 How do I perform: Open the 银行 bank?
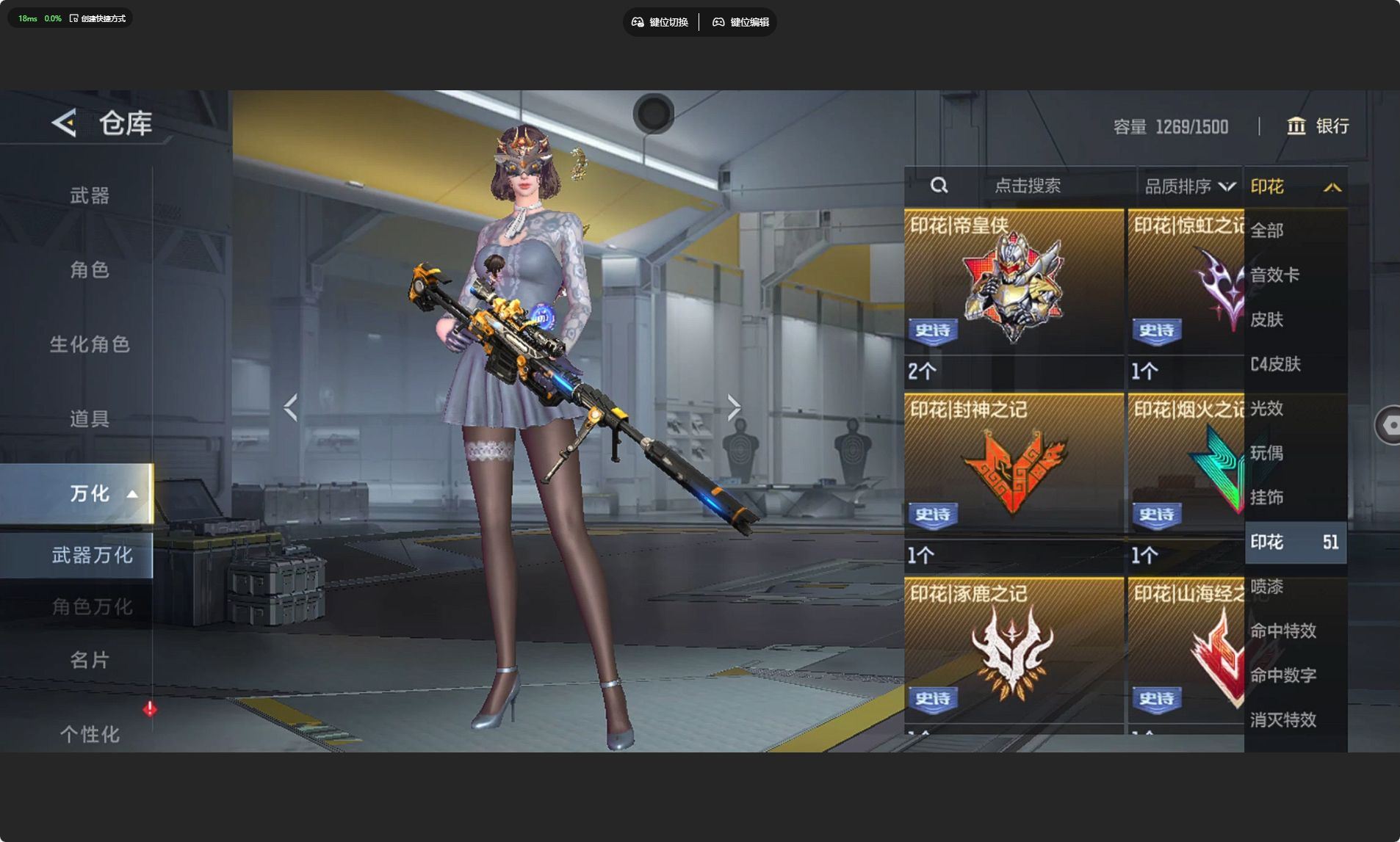(1318, 126)
